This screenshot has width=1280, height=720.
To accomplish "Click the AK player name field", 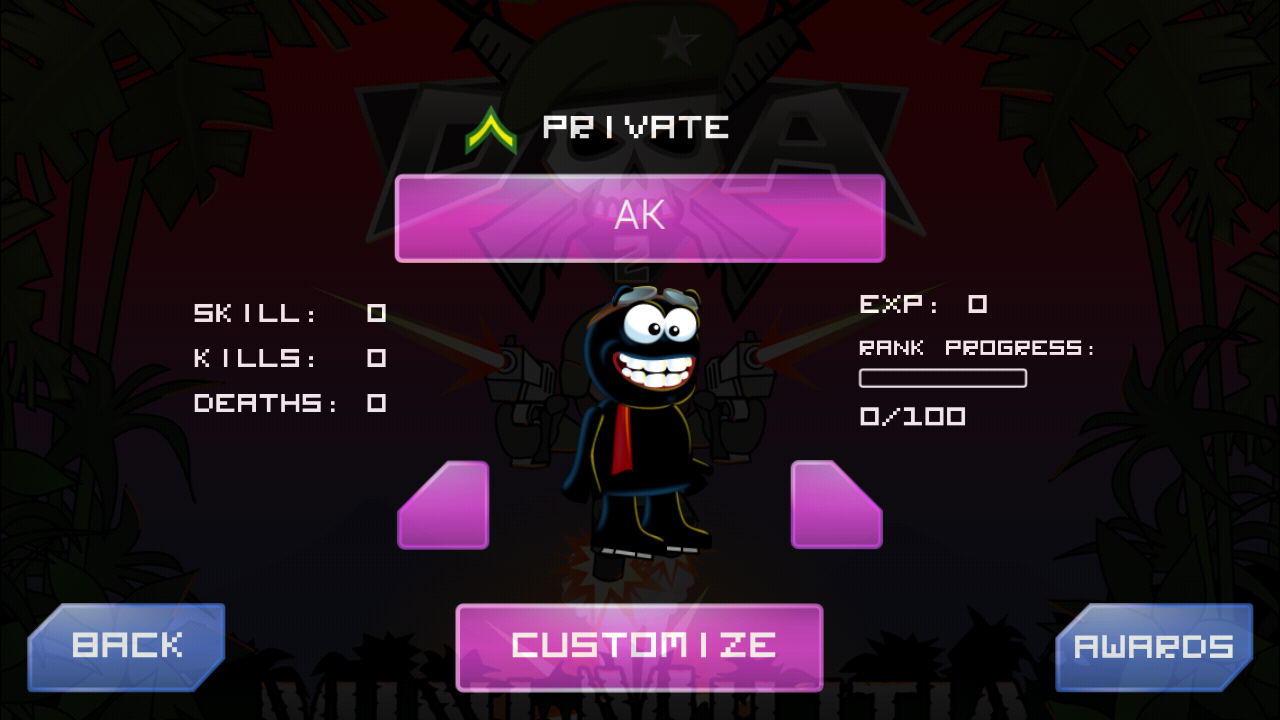I will [x=640, y=218].
